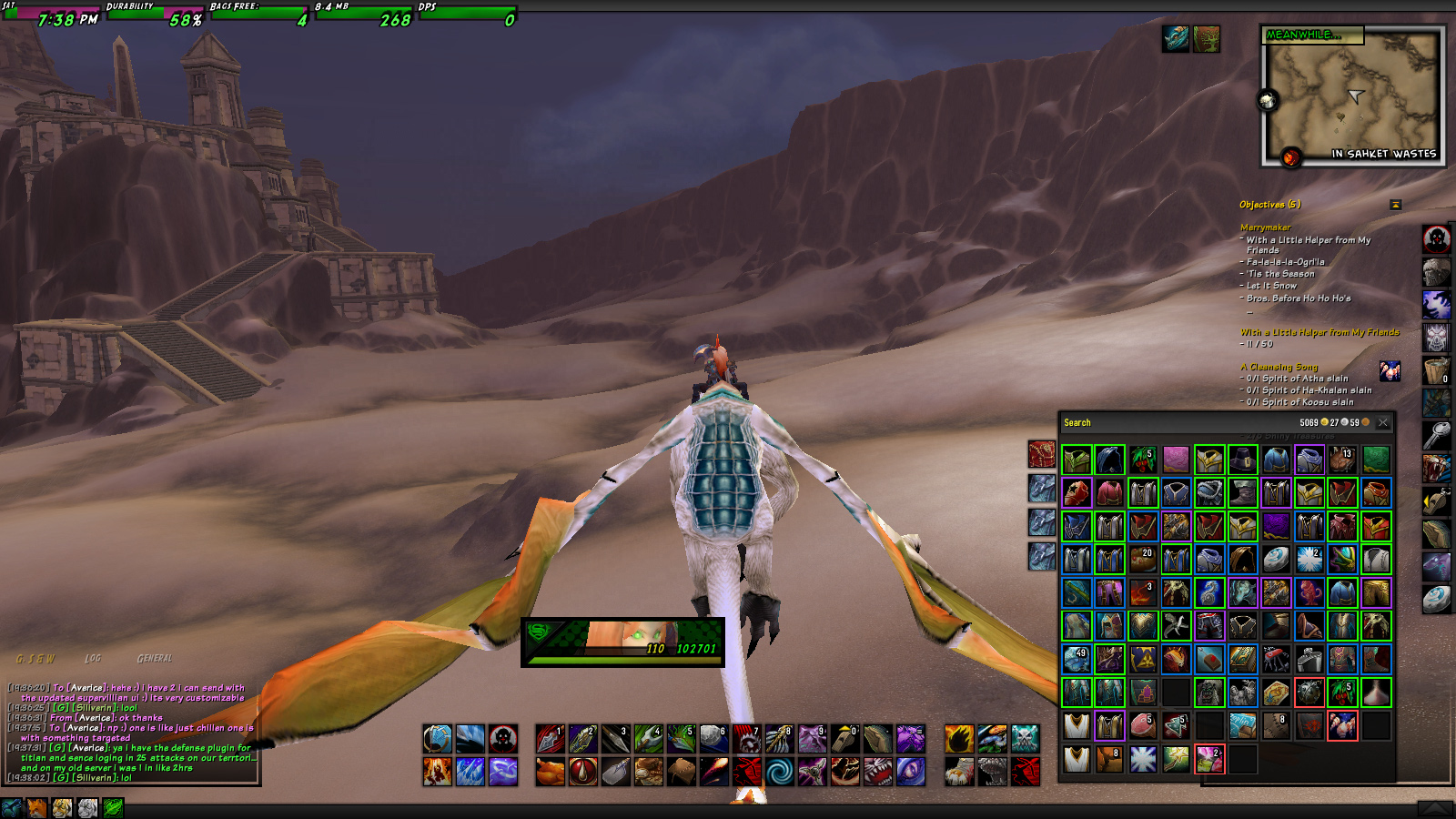
Task: Toggle the white cat form icon
Action: pyautogui.click(x=87, y=808)
